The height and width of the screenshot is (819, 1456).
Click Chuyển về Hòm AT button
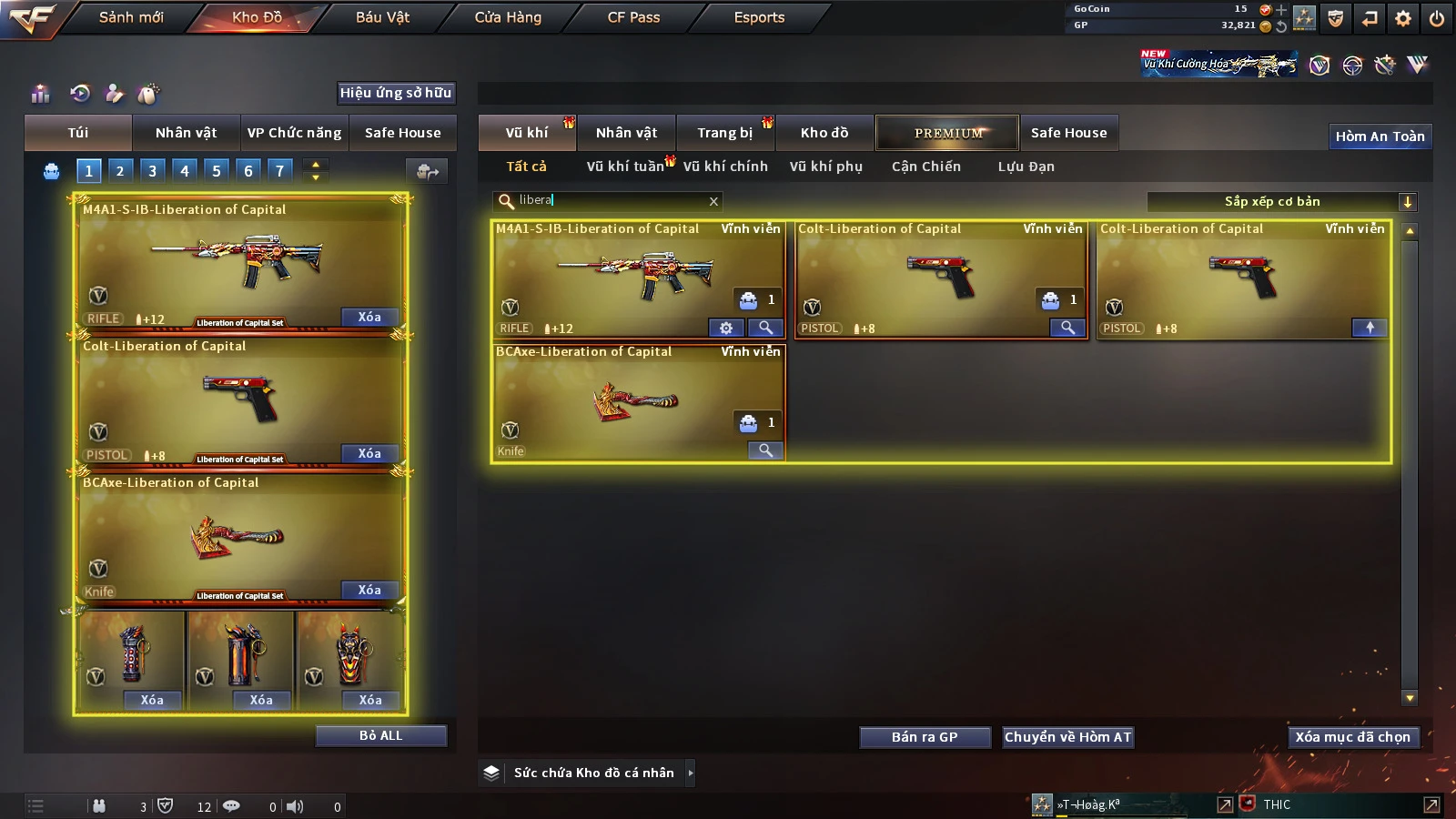(1067, 737)
